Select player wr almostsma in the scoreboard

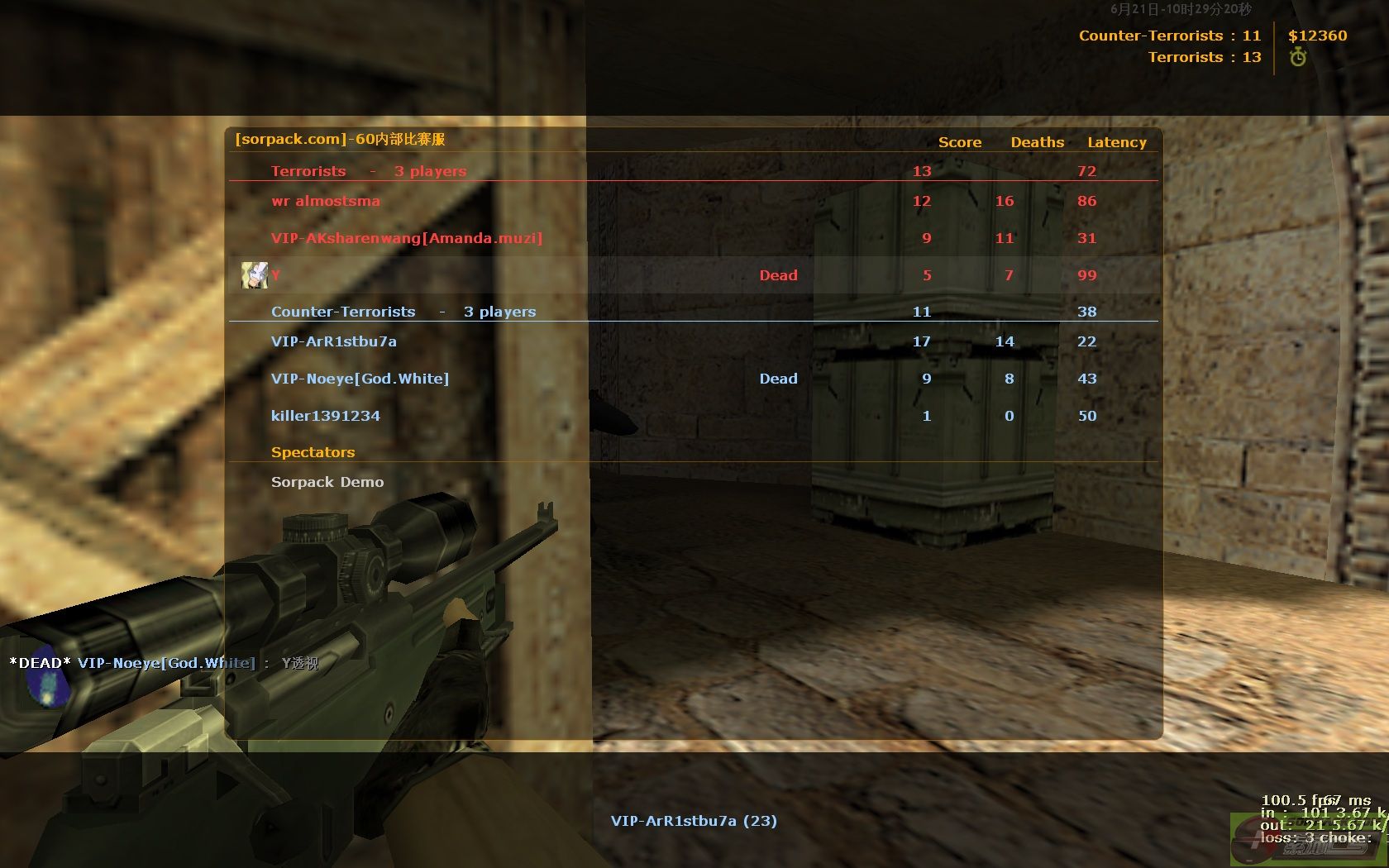pos(326,201)
